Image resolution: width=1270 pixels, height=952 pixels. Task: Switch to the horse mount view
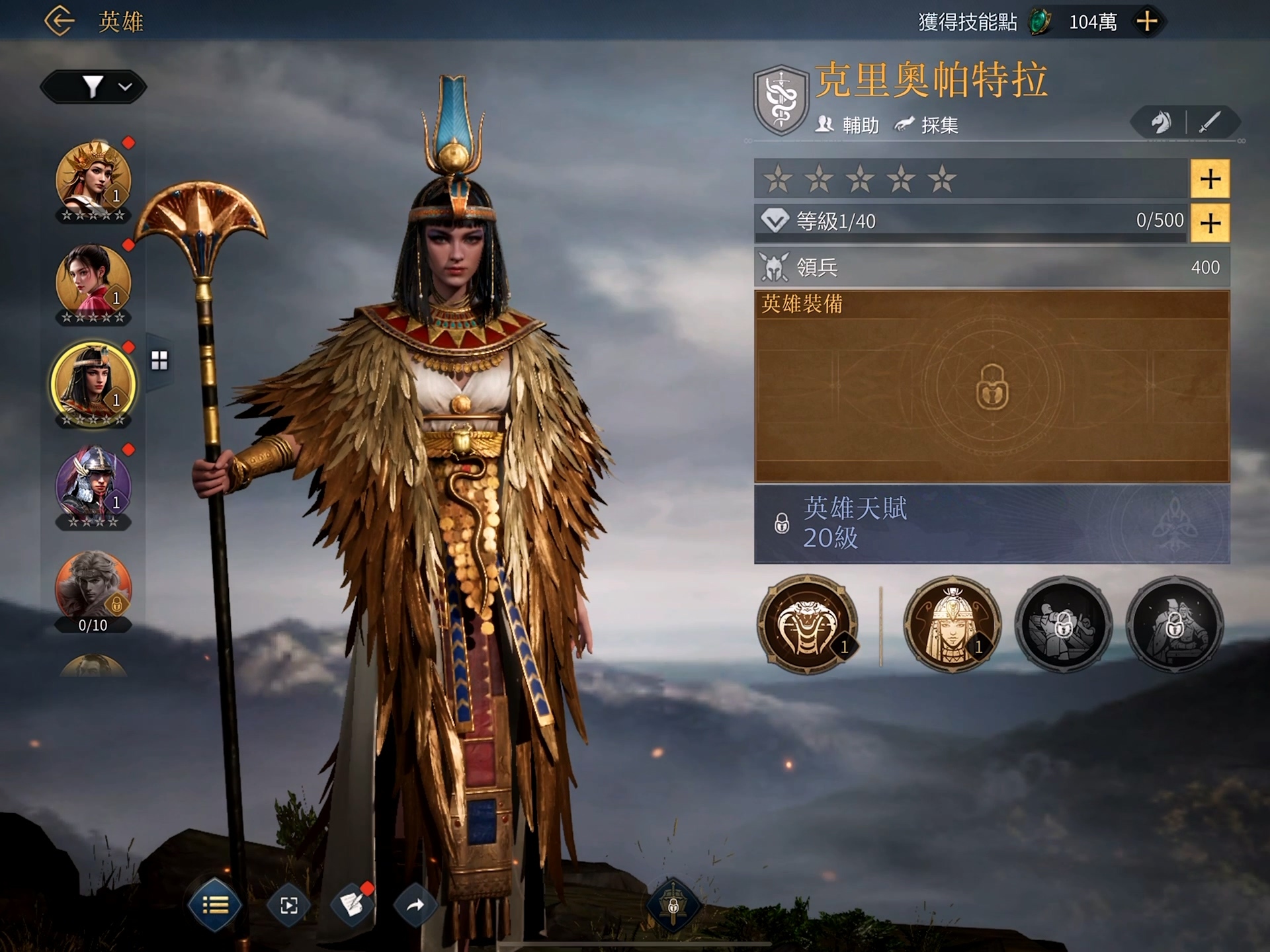pyautogui.click(x=1162, y=123)
